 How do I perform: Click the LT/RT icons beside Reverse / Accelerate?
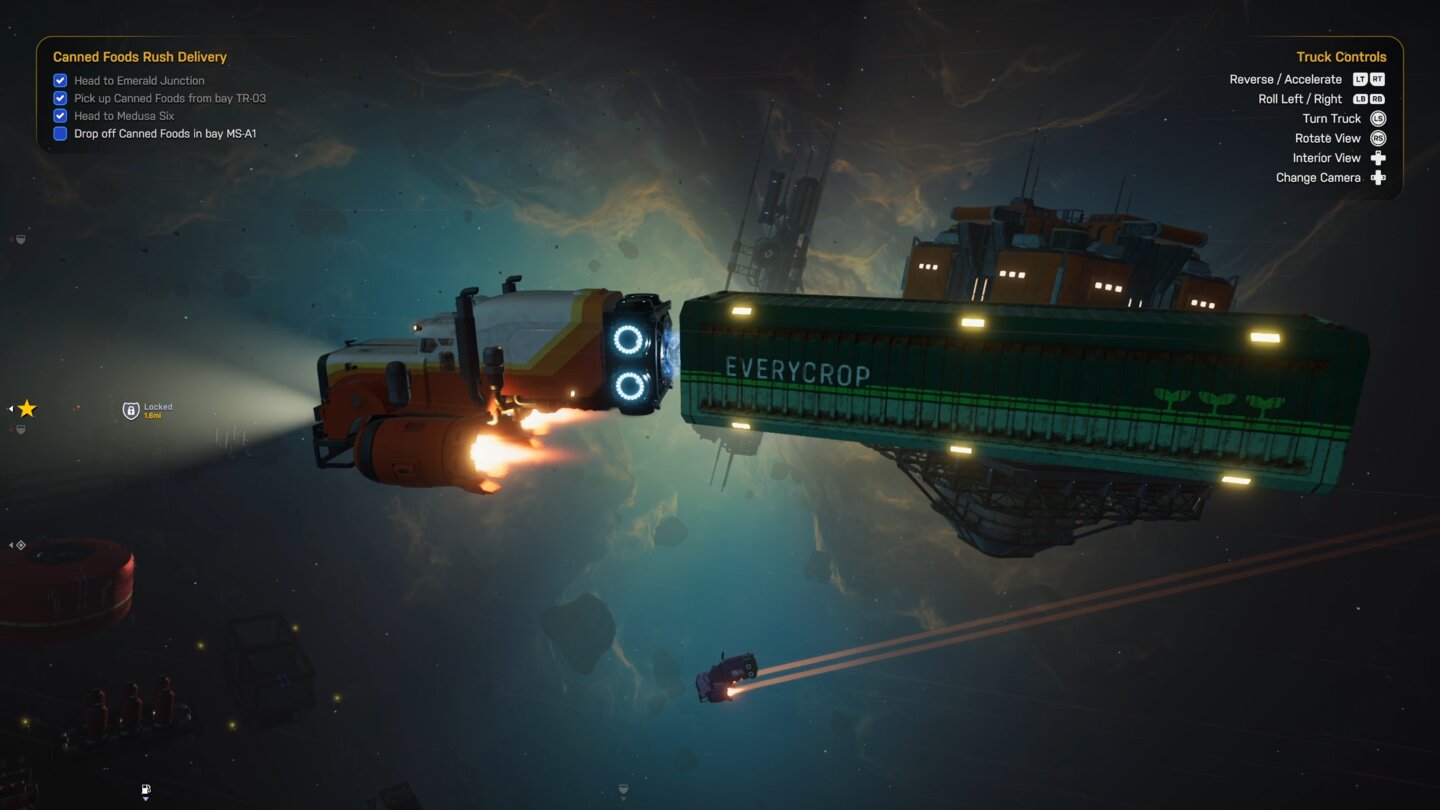pyautogui.click(x=1368, y=79)
